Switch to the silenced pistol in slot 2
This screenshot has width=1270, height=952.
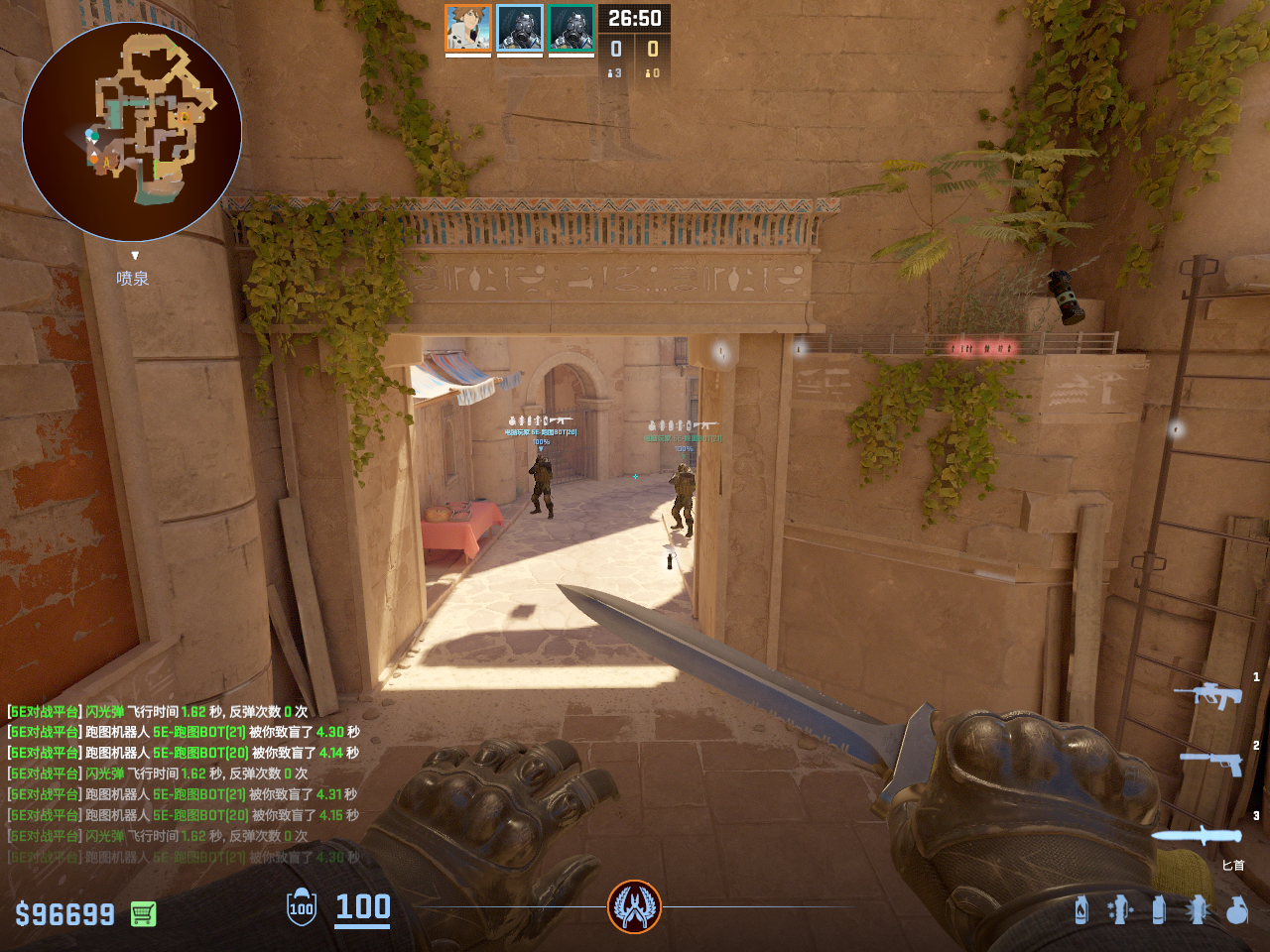pyautogui.click(x=1212, y=762)
